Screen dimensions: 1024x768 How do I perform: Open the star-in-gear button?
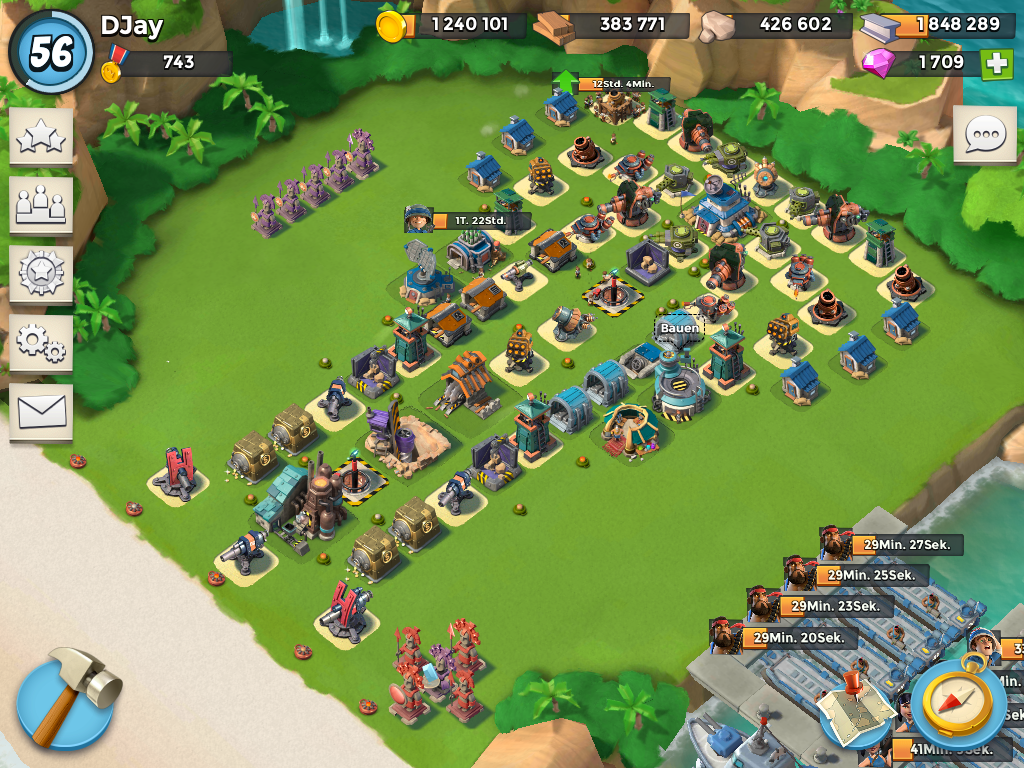pos(41,273)
